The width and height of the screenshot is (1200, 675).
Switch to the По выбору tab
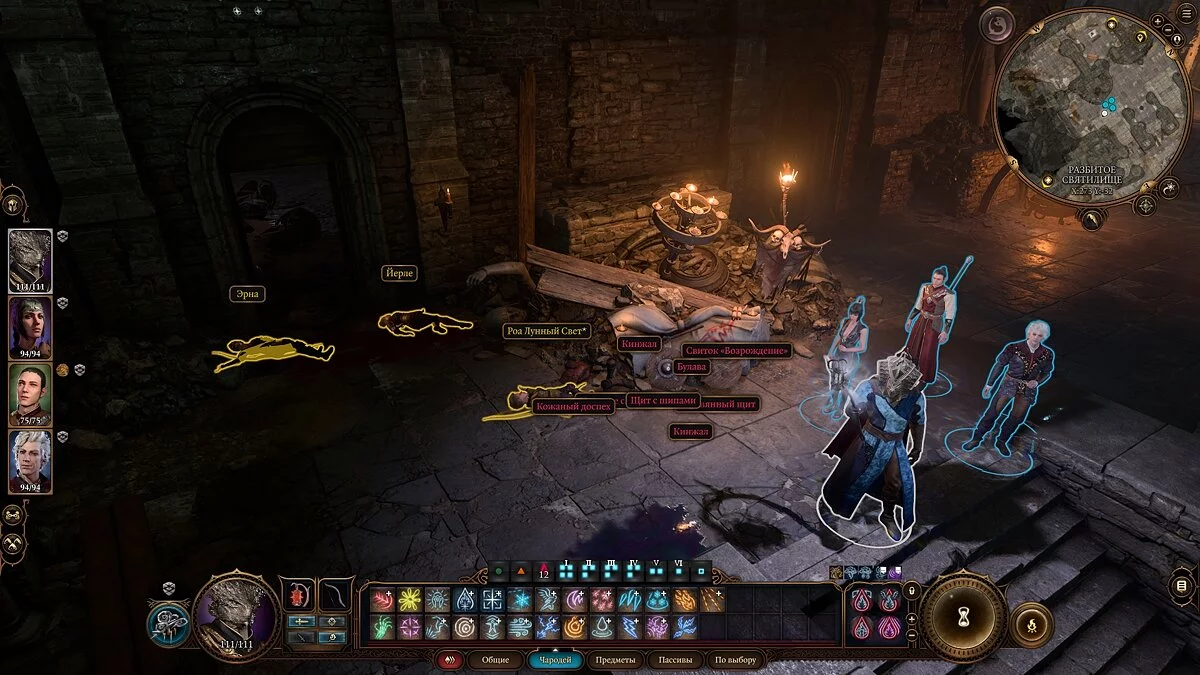point(736,660)
